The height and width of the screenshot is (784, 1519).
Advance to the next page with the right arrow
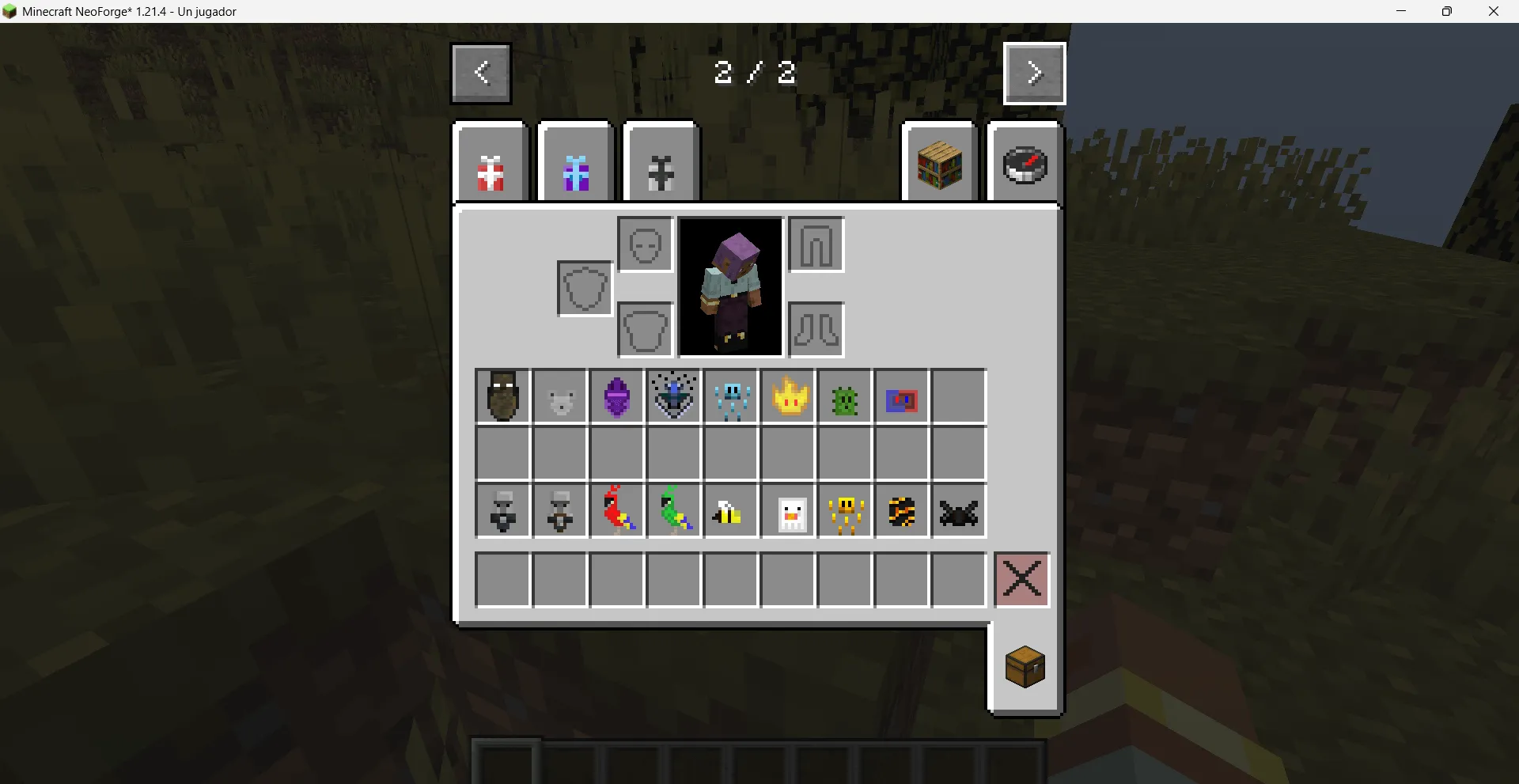tap(1035, 73)
